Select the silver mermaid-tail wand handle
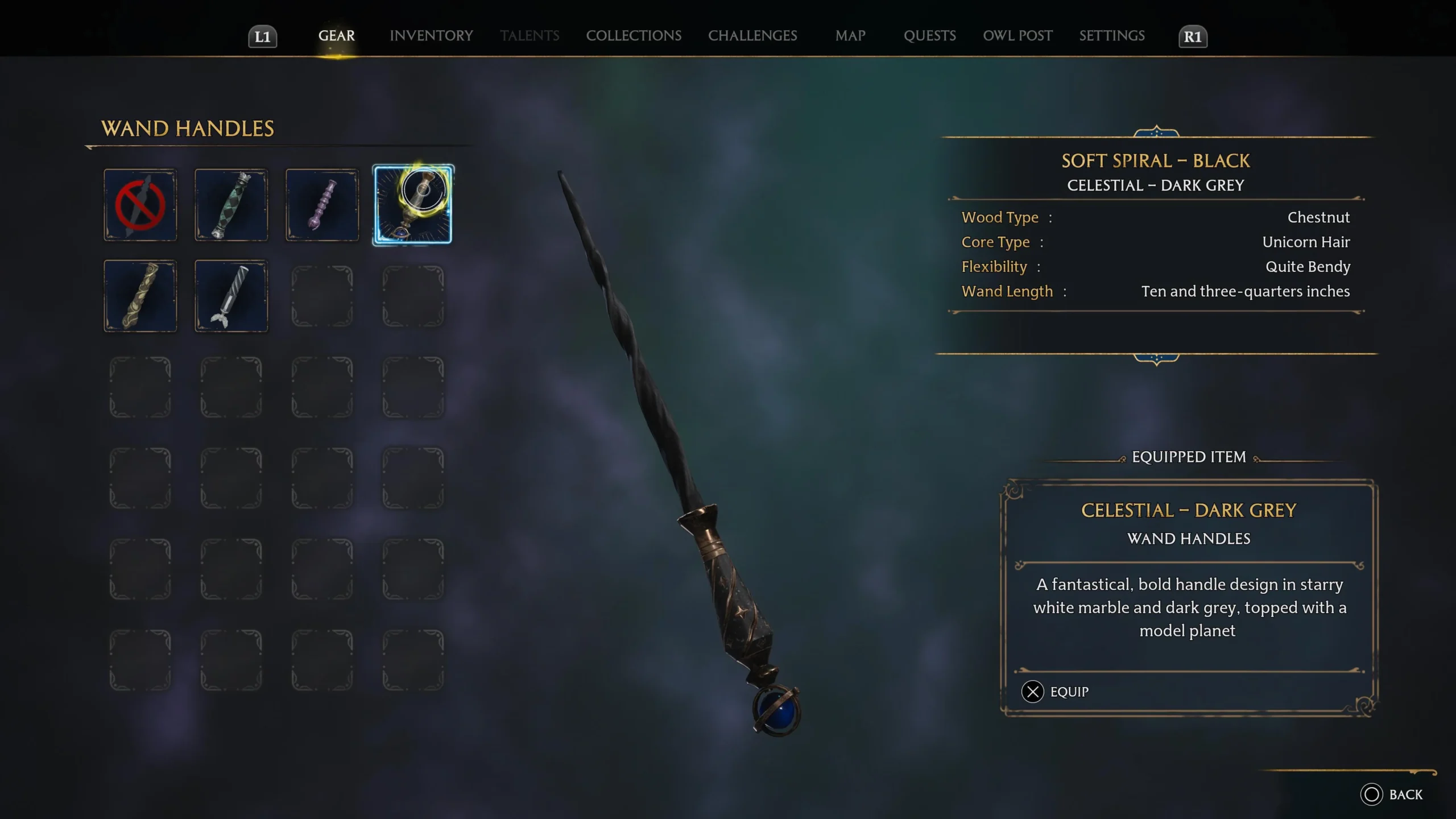Image resolution: width=1456 pixels, height=819 pixels. click(231, 295)
